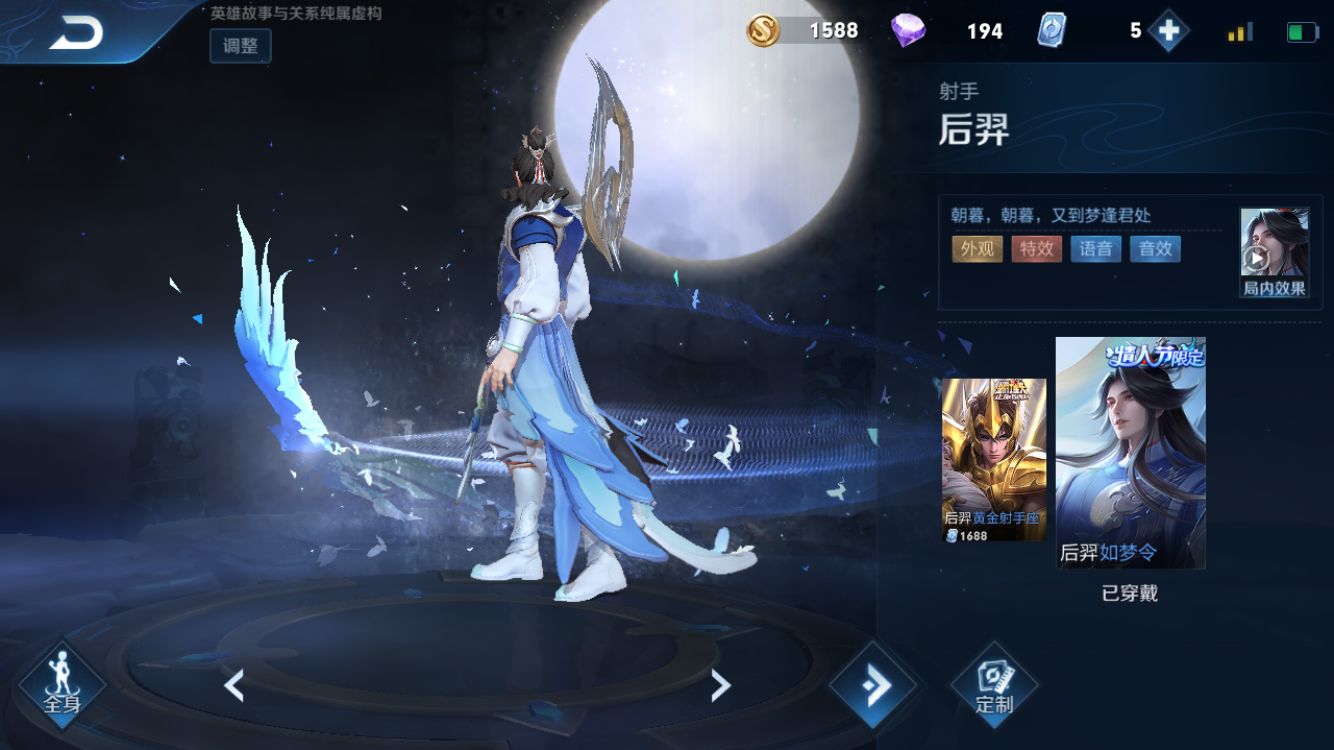Click the 调整 adjust button
This screenshot has height=750, width=1334.
click(x=239, y=46)
